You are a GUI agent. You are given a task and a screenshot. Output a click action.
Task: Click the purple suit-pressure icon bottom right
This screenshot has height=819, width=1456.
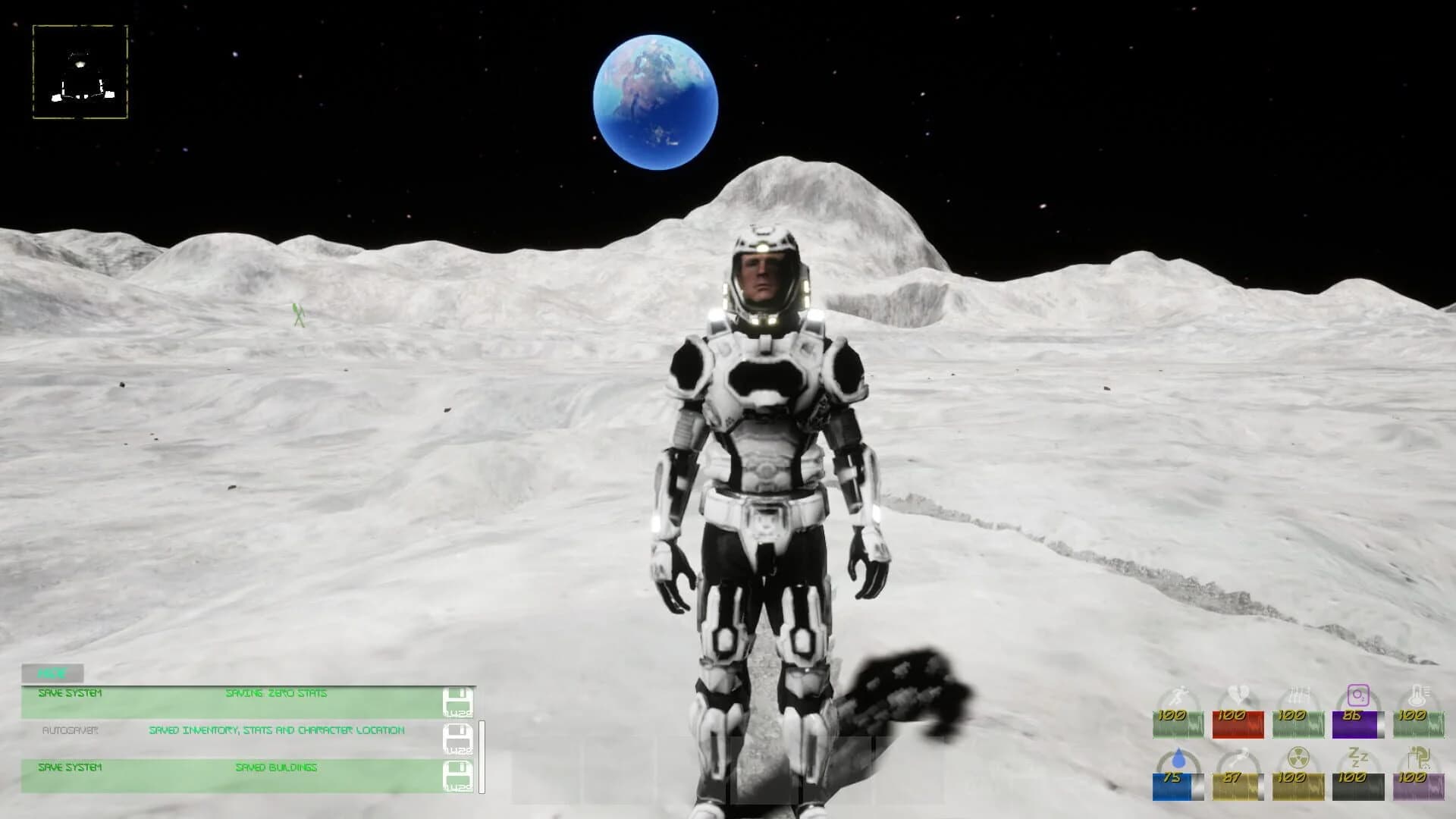[1420, 758]
